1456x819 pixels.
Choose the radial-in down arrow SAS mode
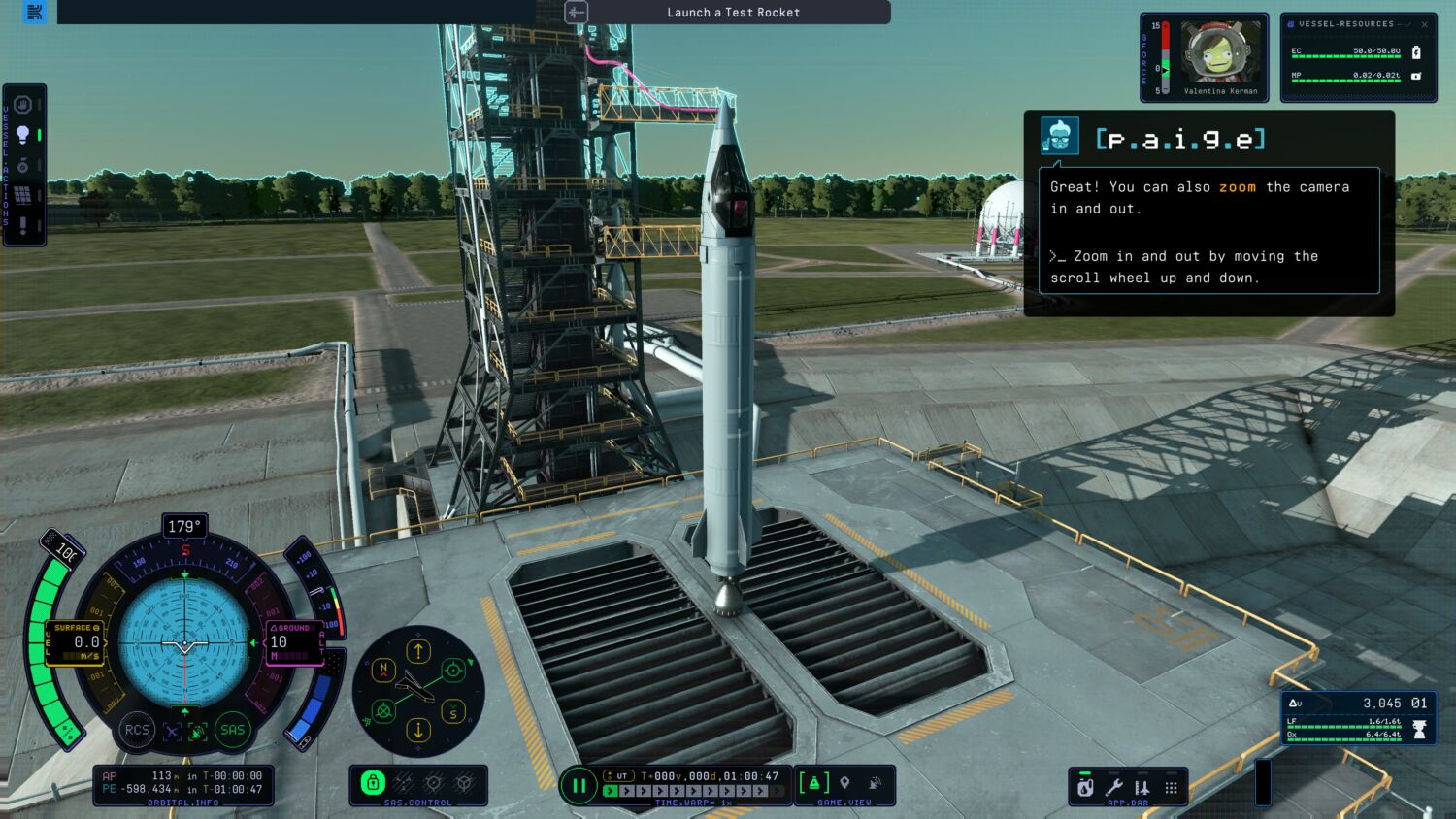(x=418, y=730)
